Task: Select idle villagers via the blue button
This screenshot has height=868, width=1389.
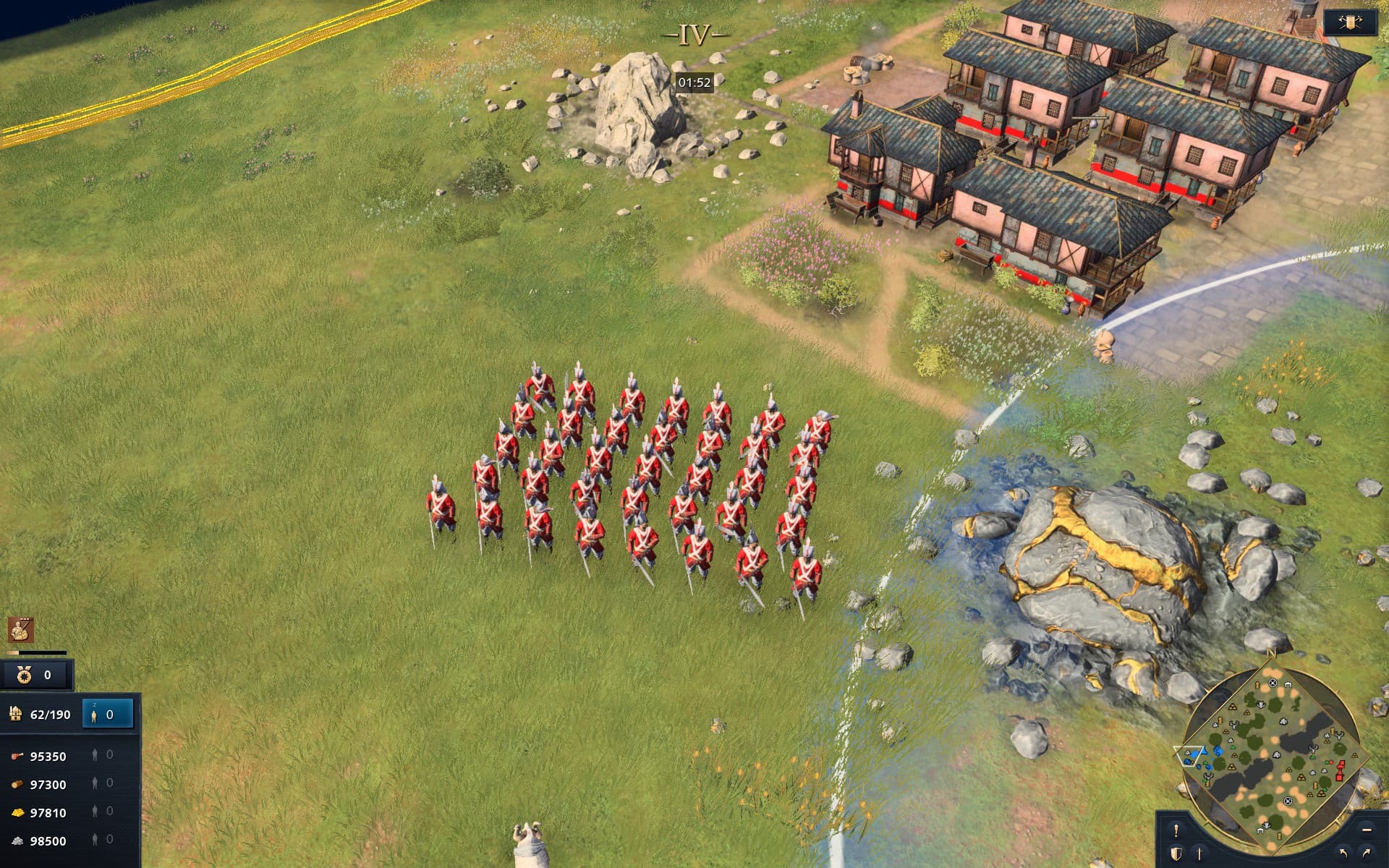Action: tap(108, 715)
